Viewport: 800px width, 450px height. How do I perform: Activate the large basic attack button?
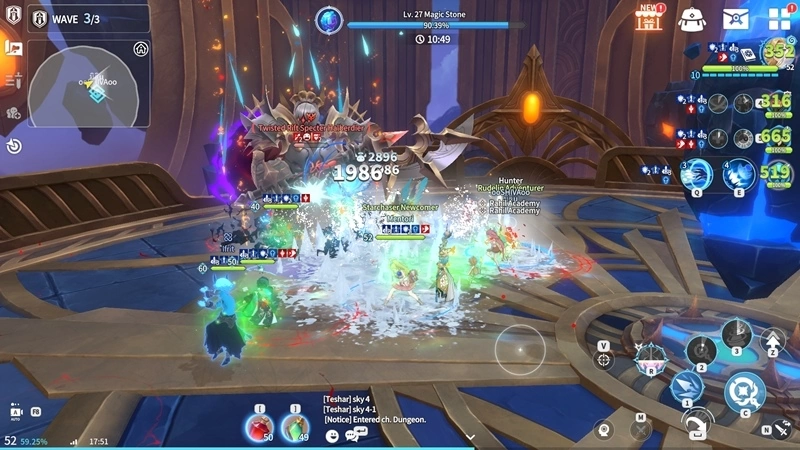pyautogui.click(x=745, y=389)
